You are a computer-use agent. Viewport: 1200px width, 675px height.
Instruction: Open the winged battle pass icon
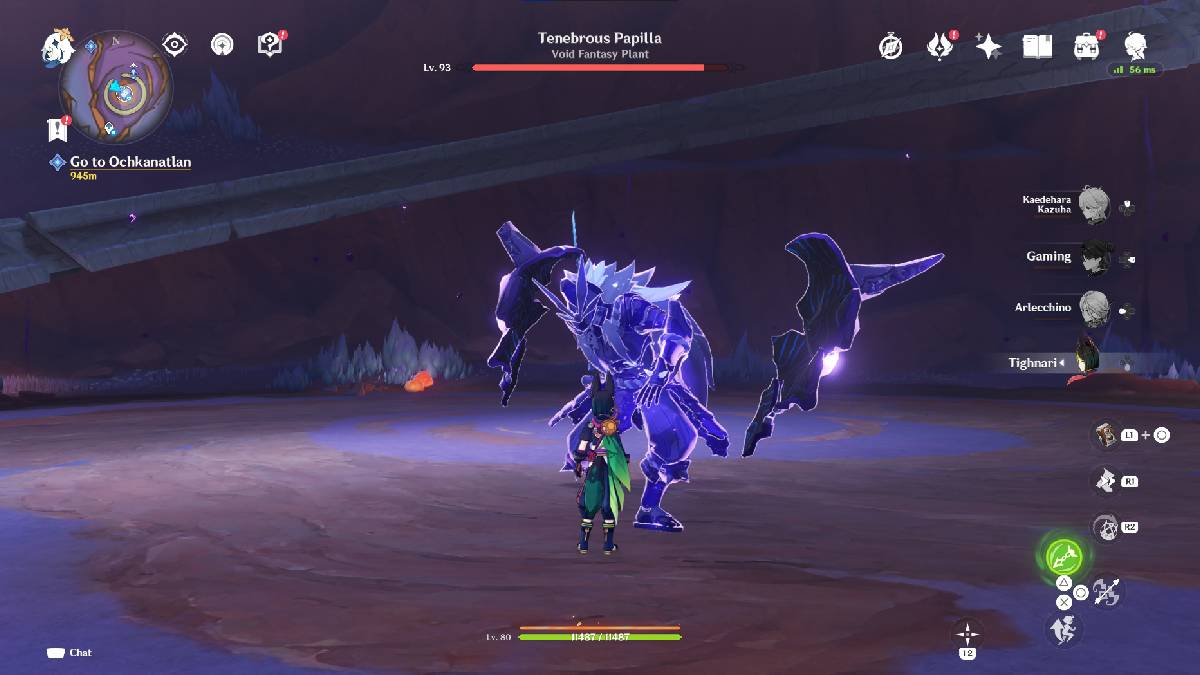click(x=940, y=46)
